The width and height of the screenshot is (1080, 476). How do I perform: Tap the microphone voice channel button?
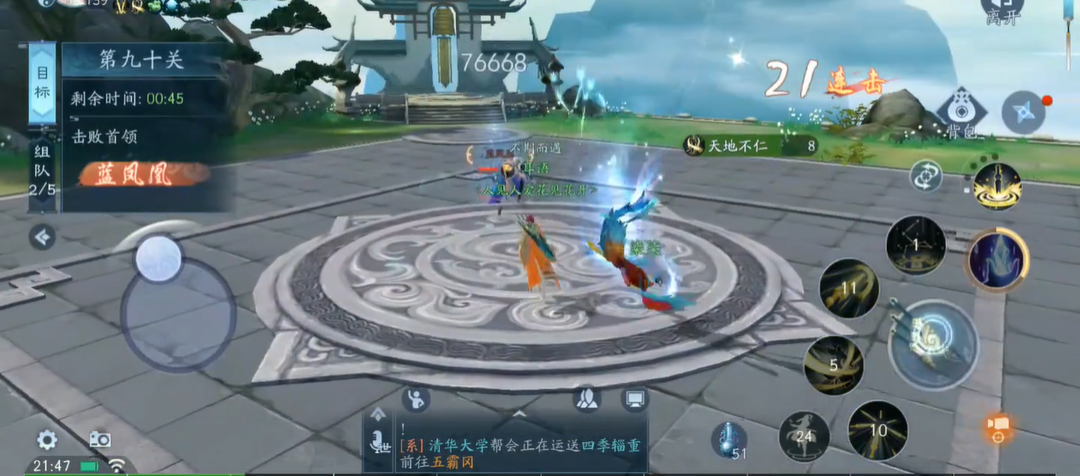(380, 440)
